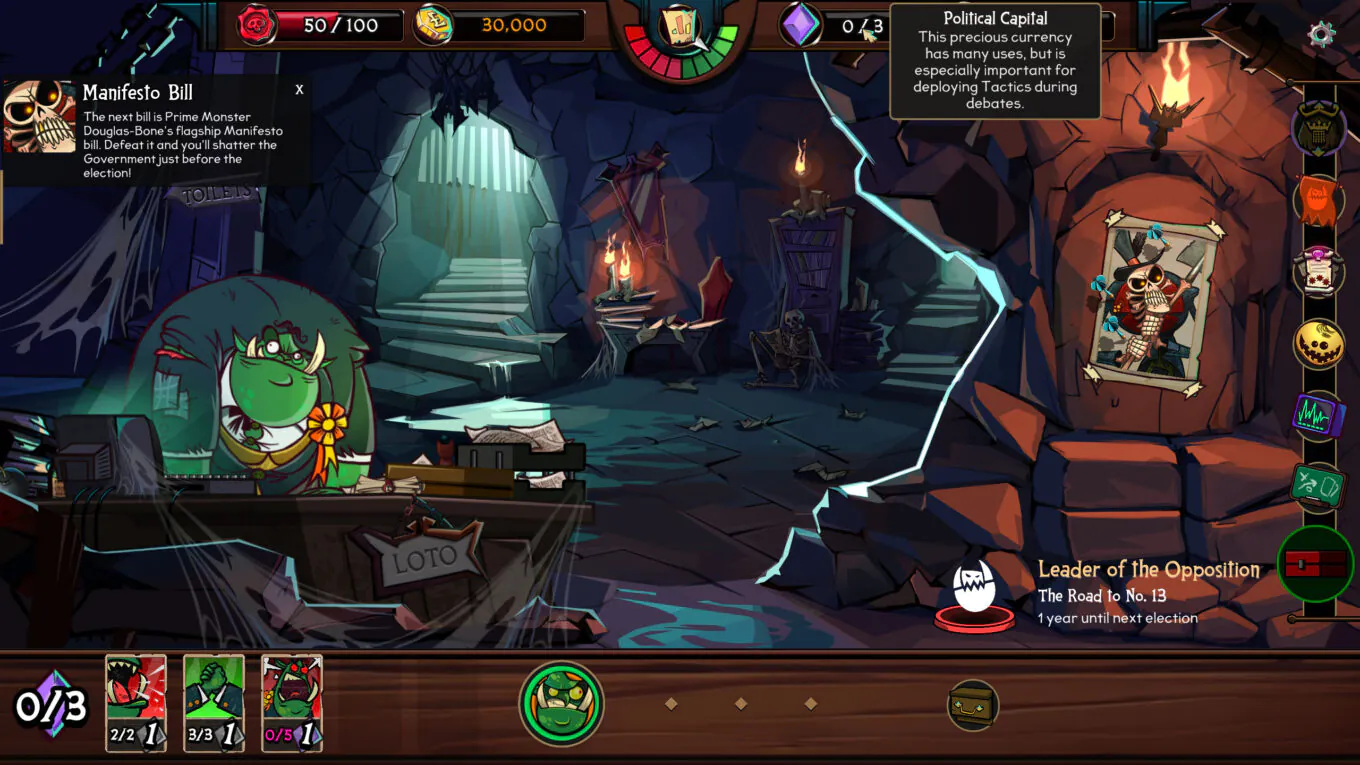Click the purple Political Capital gem

pyautogui.click(x=800, y=25)
